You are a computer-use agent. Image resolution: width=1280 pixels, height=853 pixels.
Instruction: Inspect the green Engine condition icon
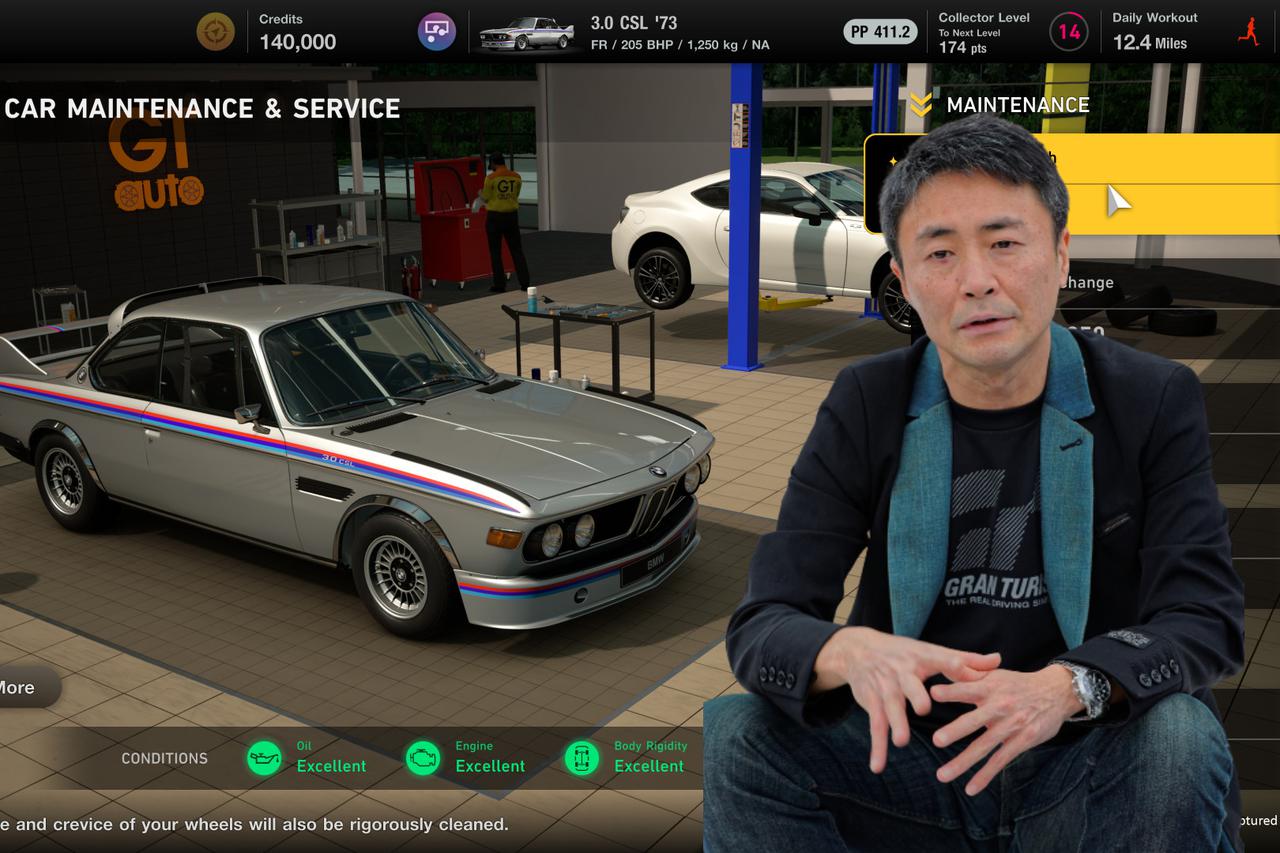[423, 758]
